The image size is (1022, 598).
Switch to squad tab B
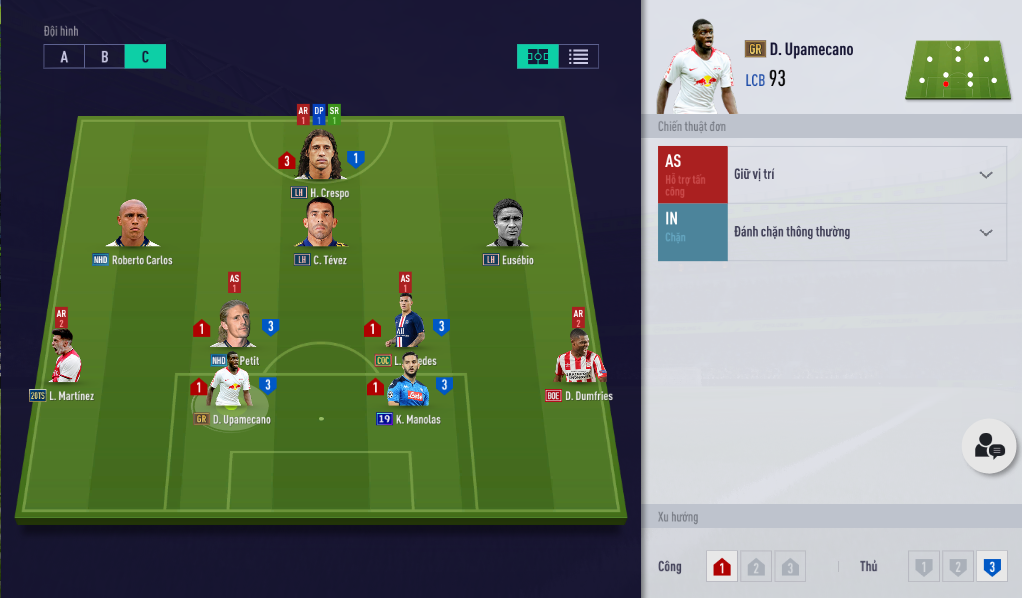coord(105,57)
